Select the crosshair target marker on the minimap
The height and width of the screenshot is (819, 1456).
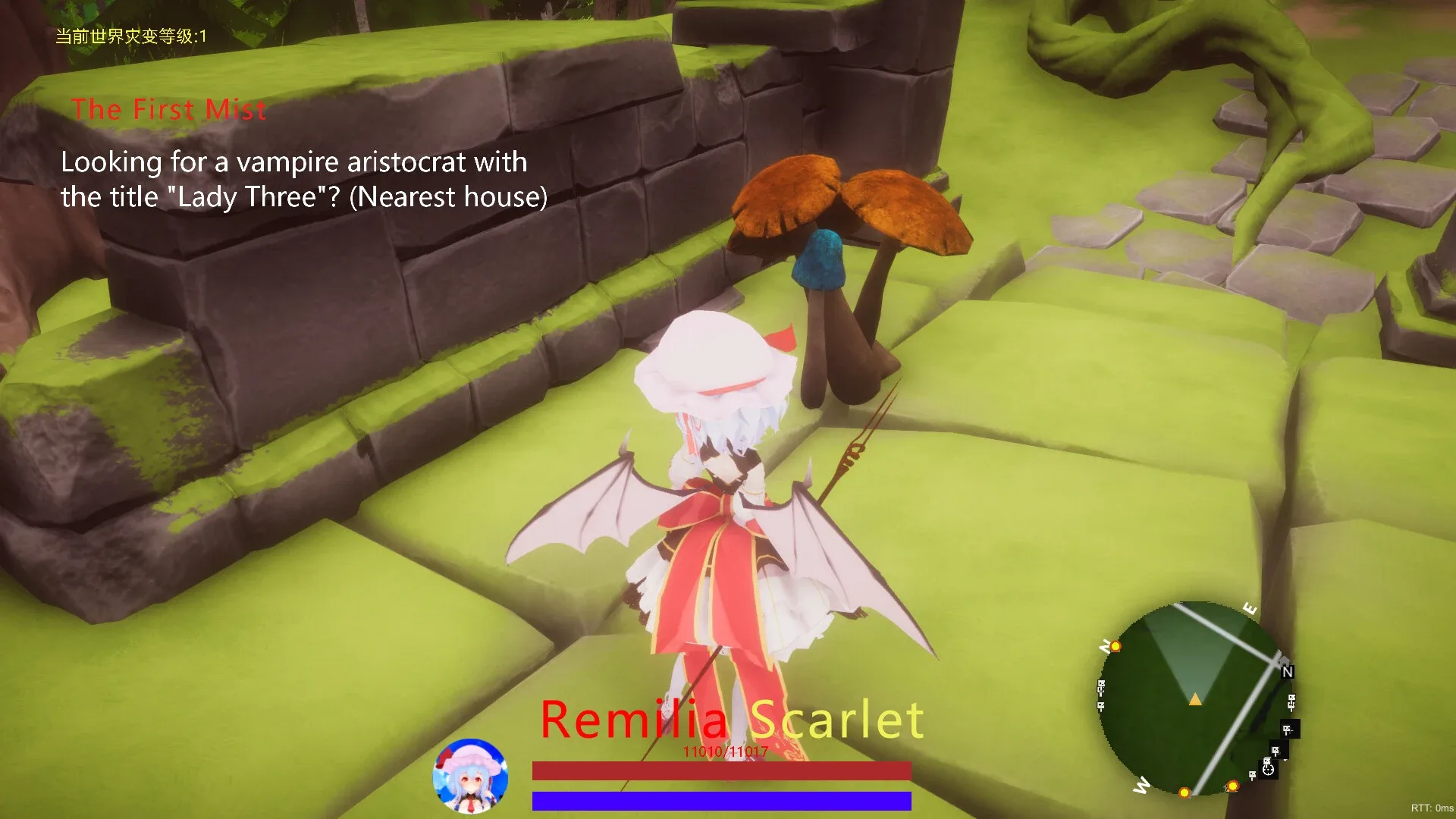pos(1268,772)
